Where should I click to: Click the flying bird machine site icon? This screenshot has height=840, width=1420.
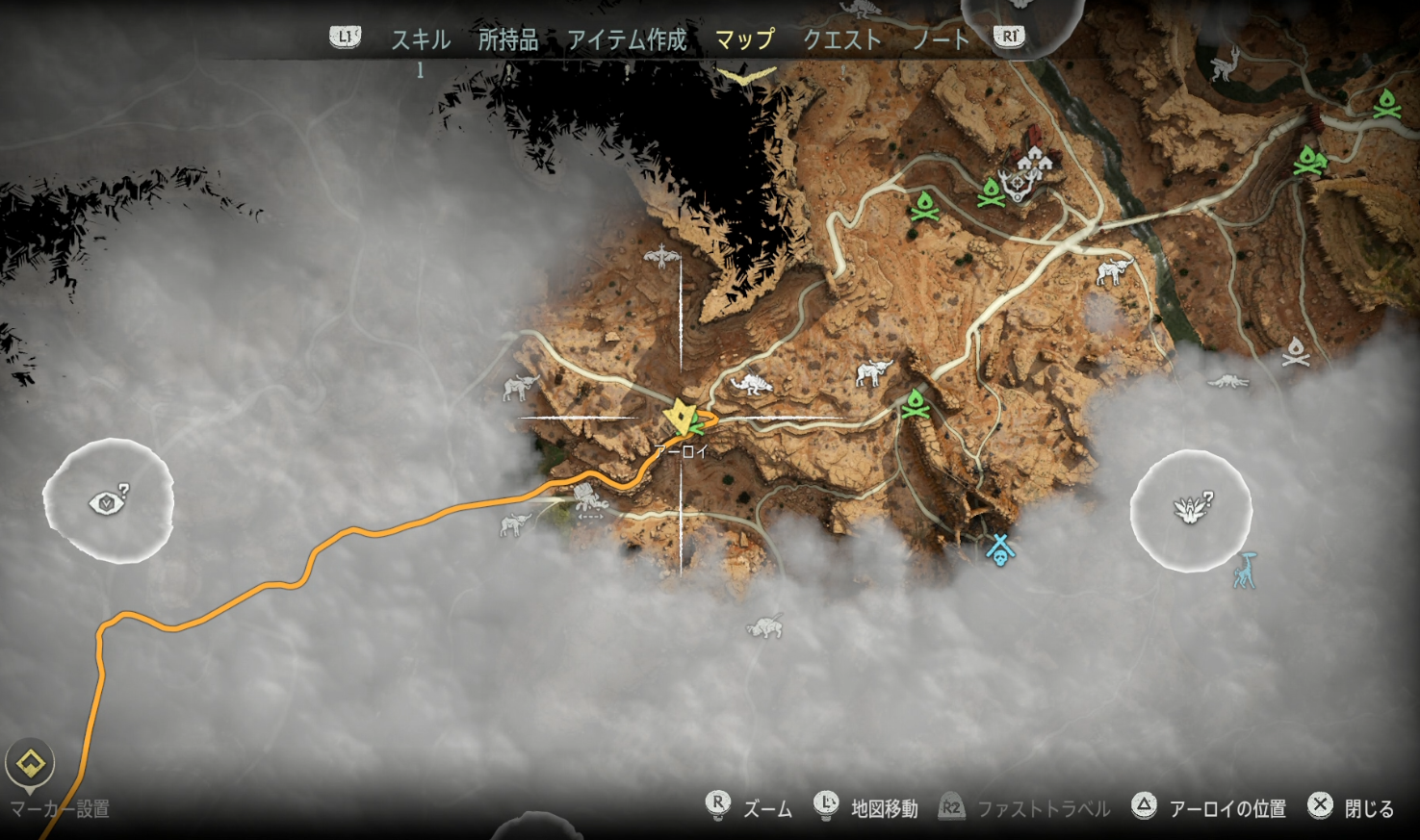point(661,256)
